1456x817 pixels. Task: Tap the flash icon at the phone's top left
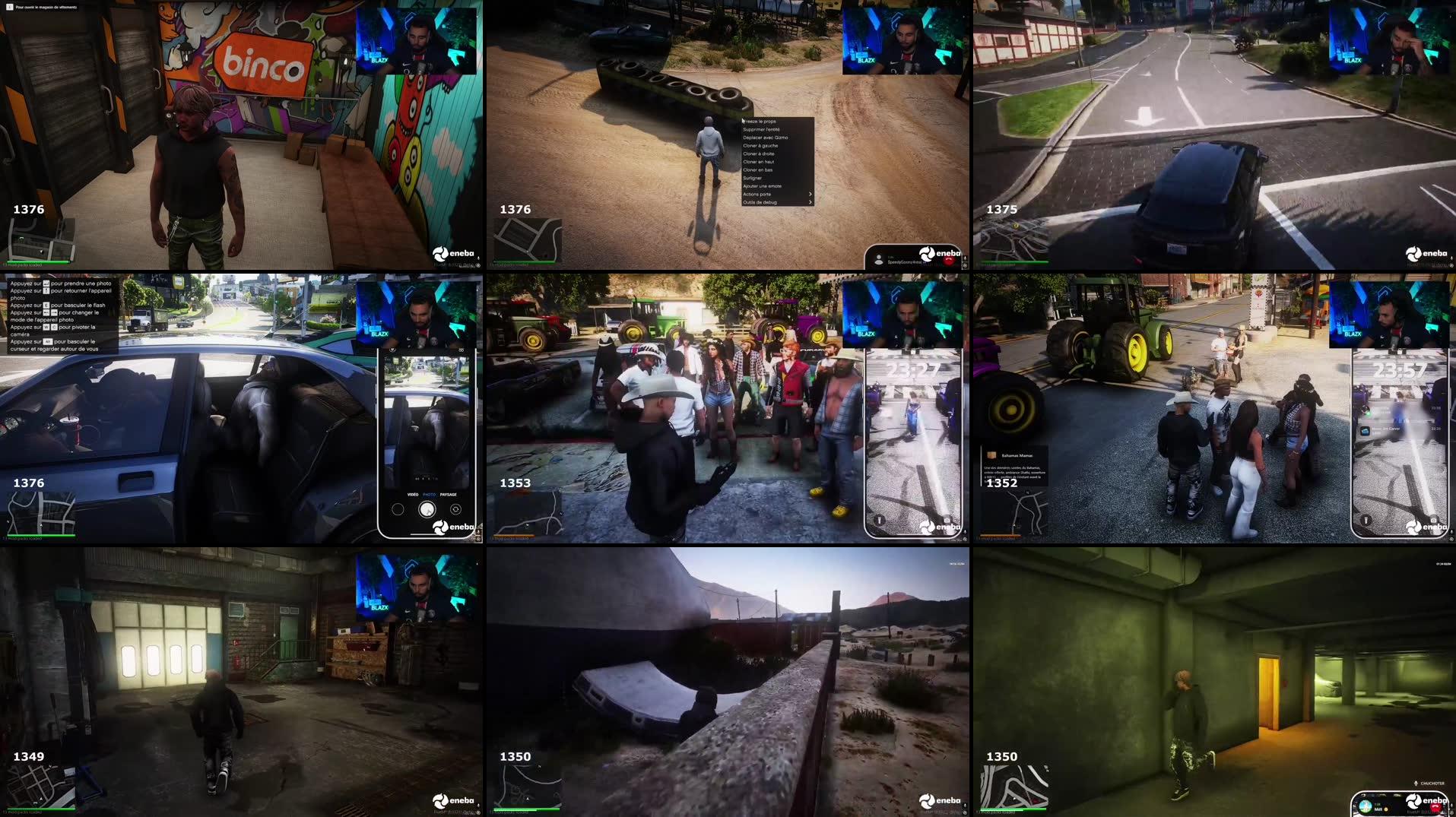pyautogui.click(x=392, y=349)
